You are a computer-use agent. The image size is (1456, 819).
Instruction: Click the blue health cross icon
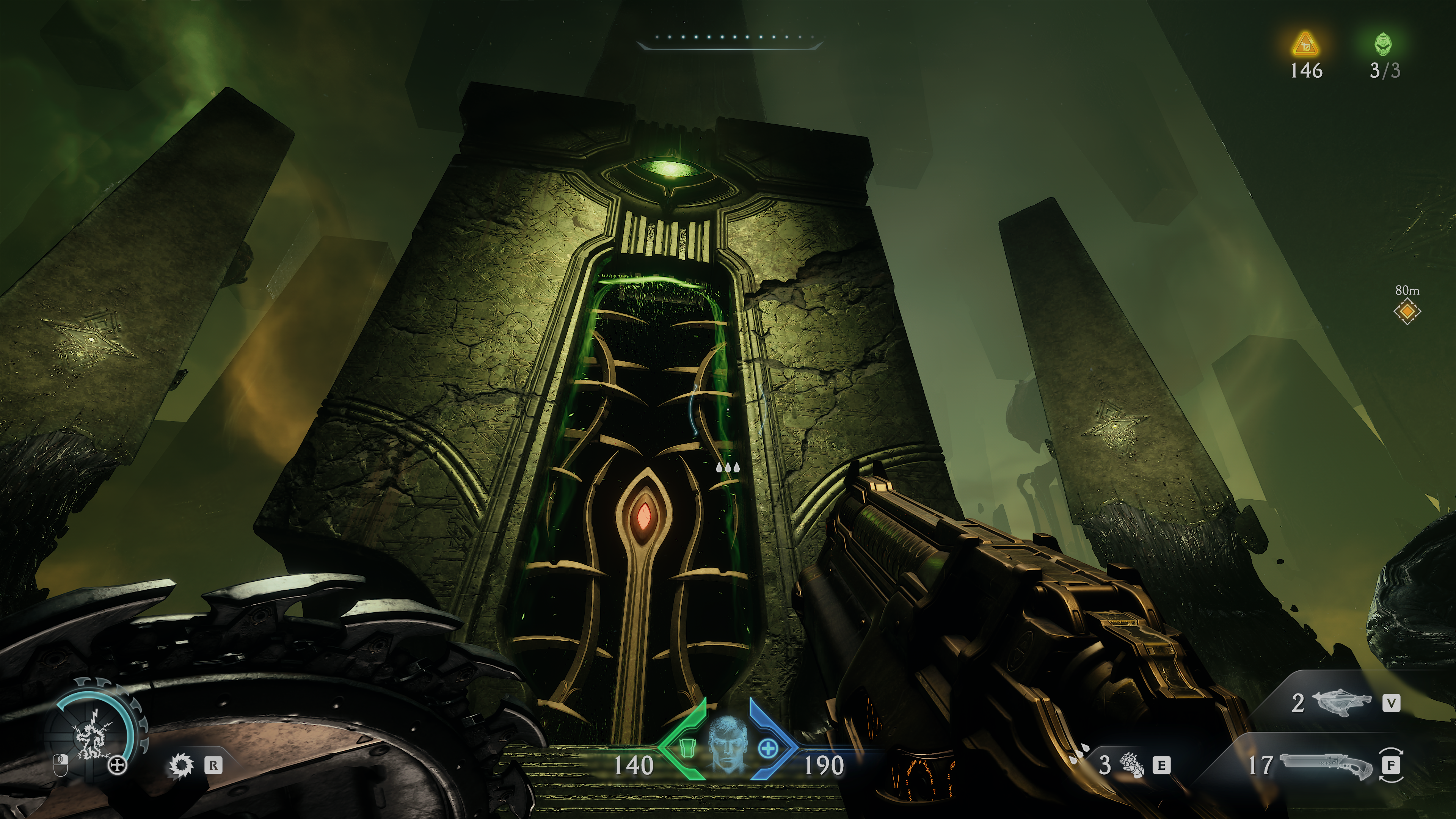click(767, 750)
